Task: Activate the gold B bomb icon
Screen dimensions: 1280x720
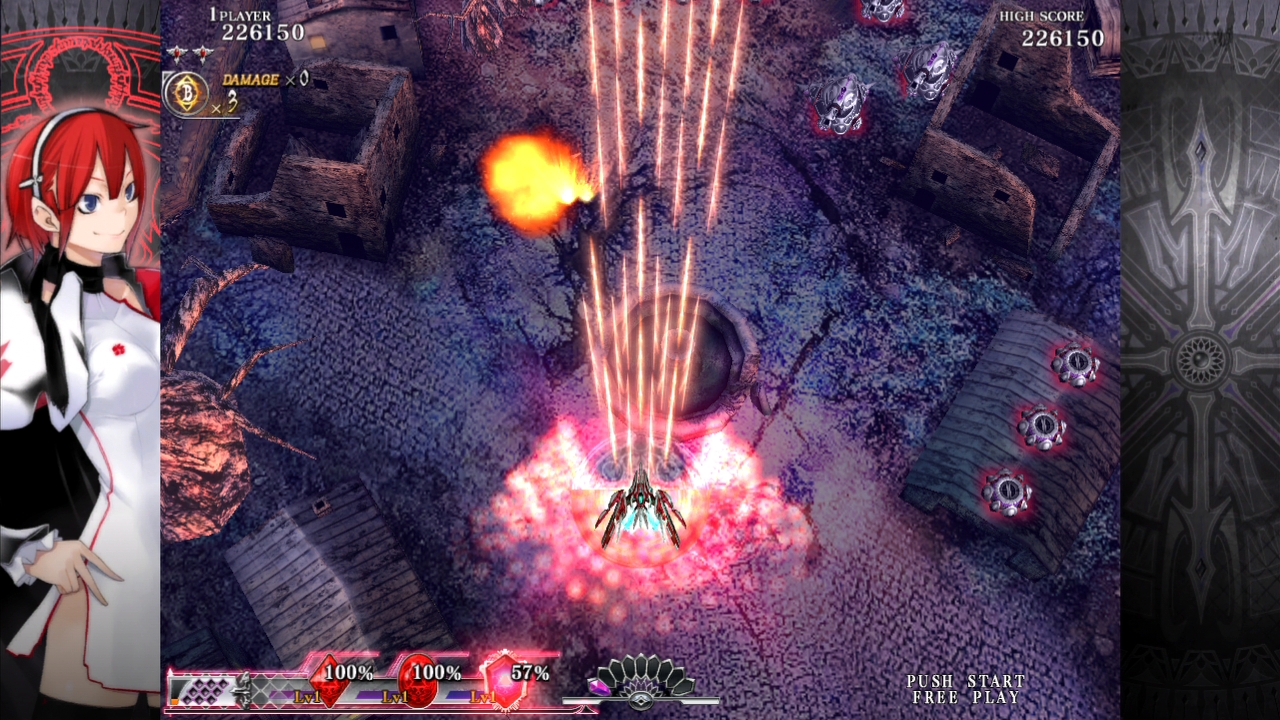Action: click(x=185, y=93)
